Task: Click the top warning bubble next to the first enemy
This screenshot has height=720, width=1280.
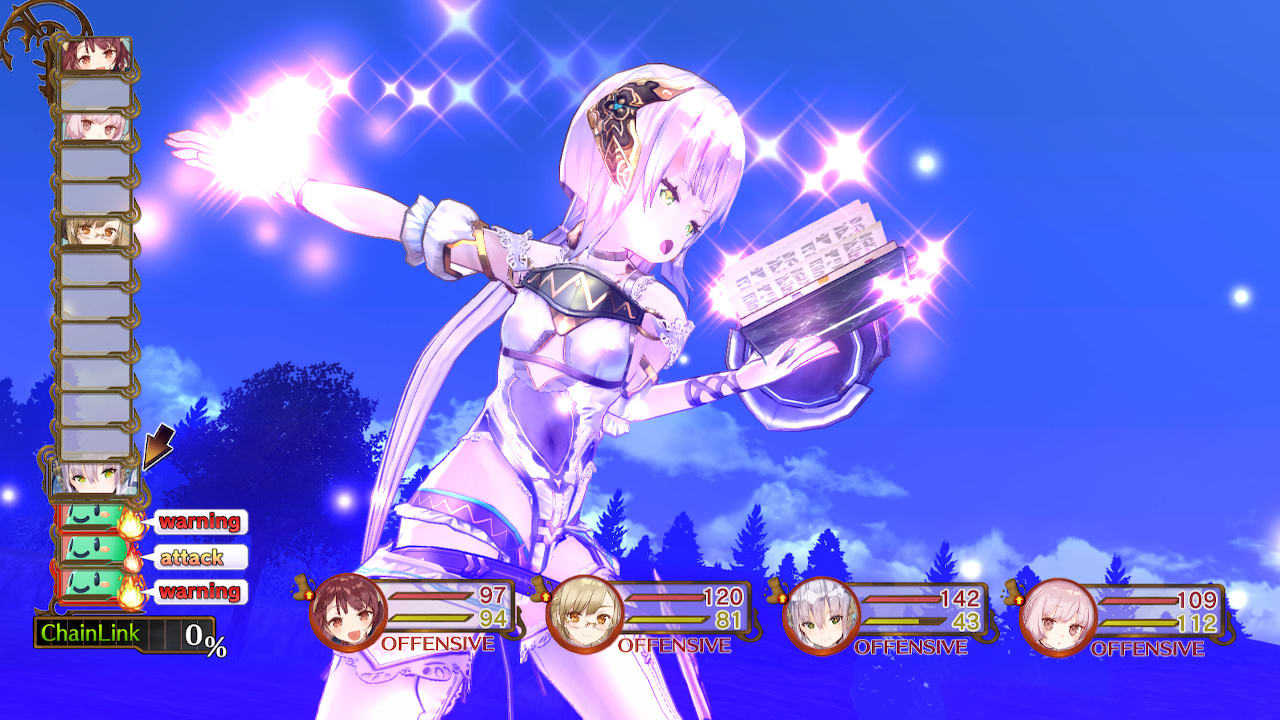Action: 200,519
